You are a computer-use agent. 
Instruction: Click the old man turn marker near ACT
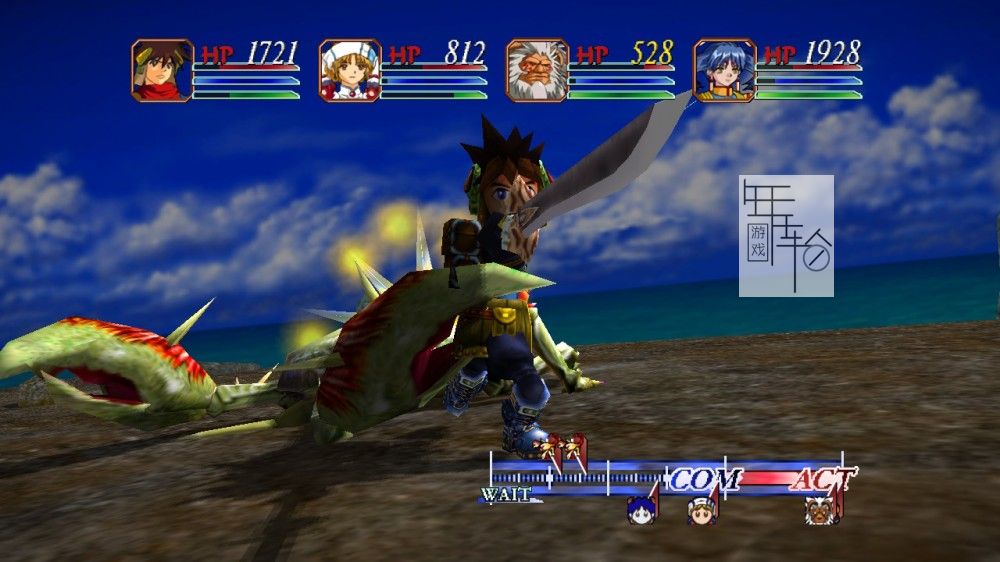tap(822, 510)
